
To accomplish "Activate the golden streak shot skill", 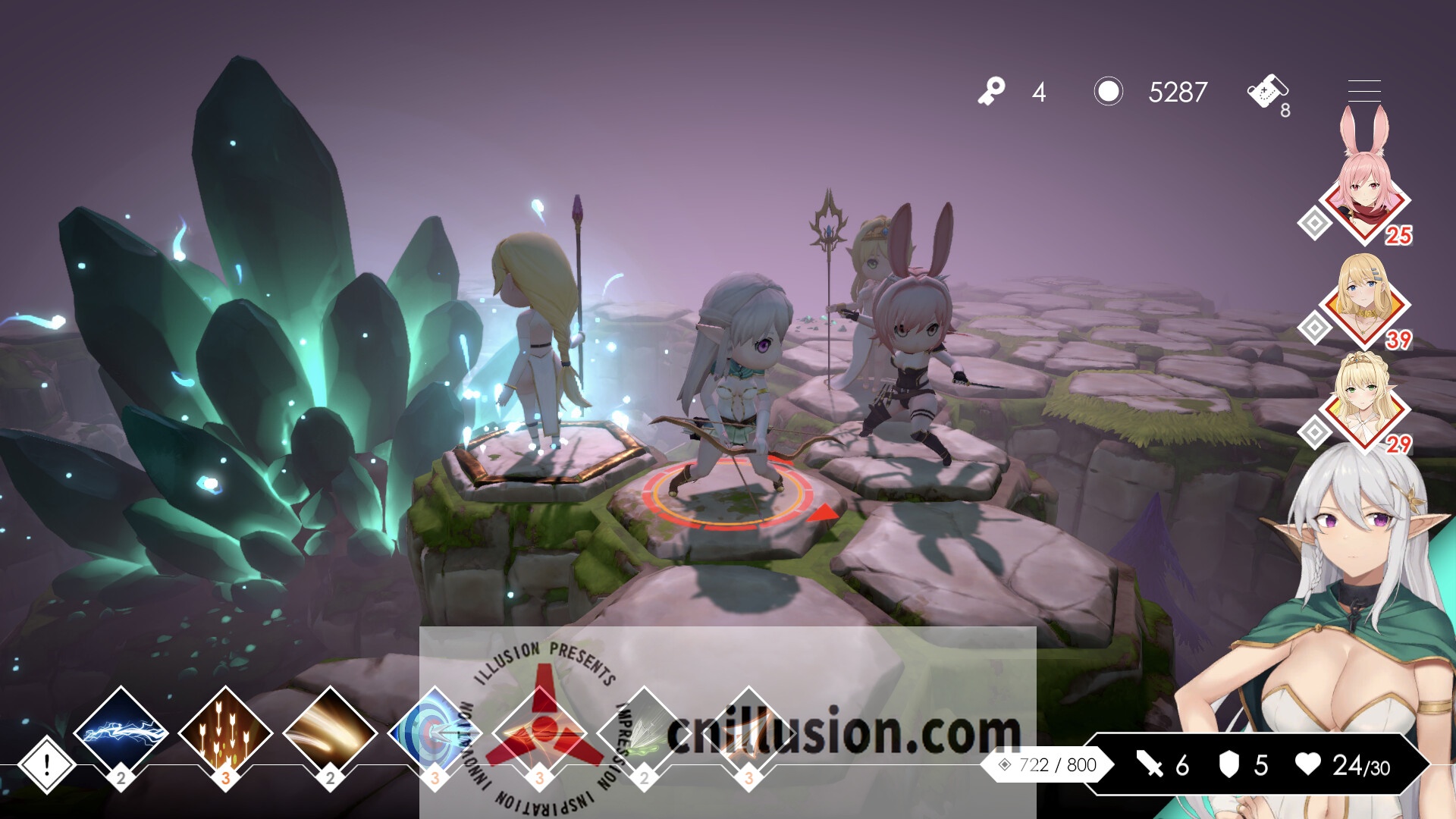I will [330, 733].
